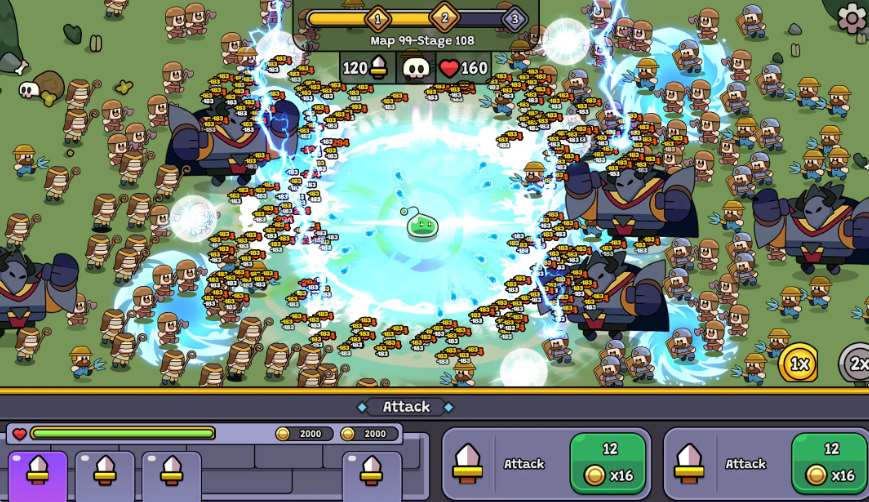Image resolution: width=869 pixels, height=502 pixels.
Task: Set game speed to 1x
Action: click(799, 364)
